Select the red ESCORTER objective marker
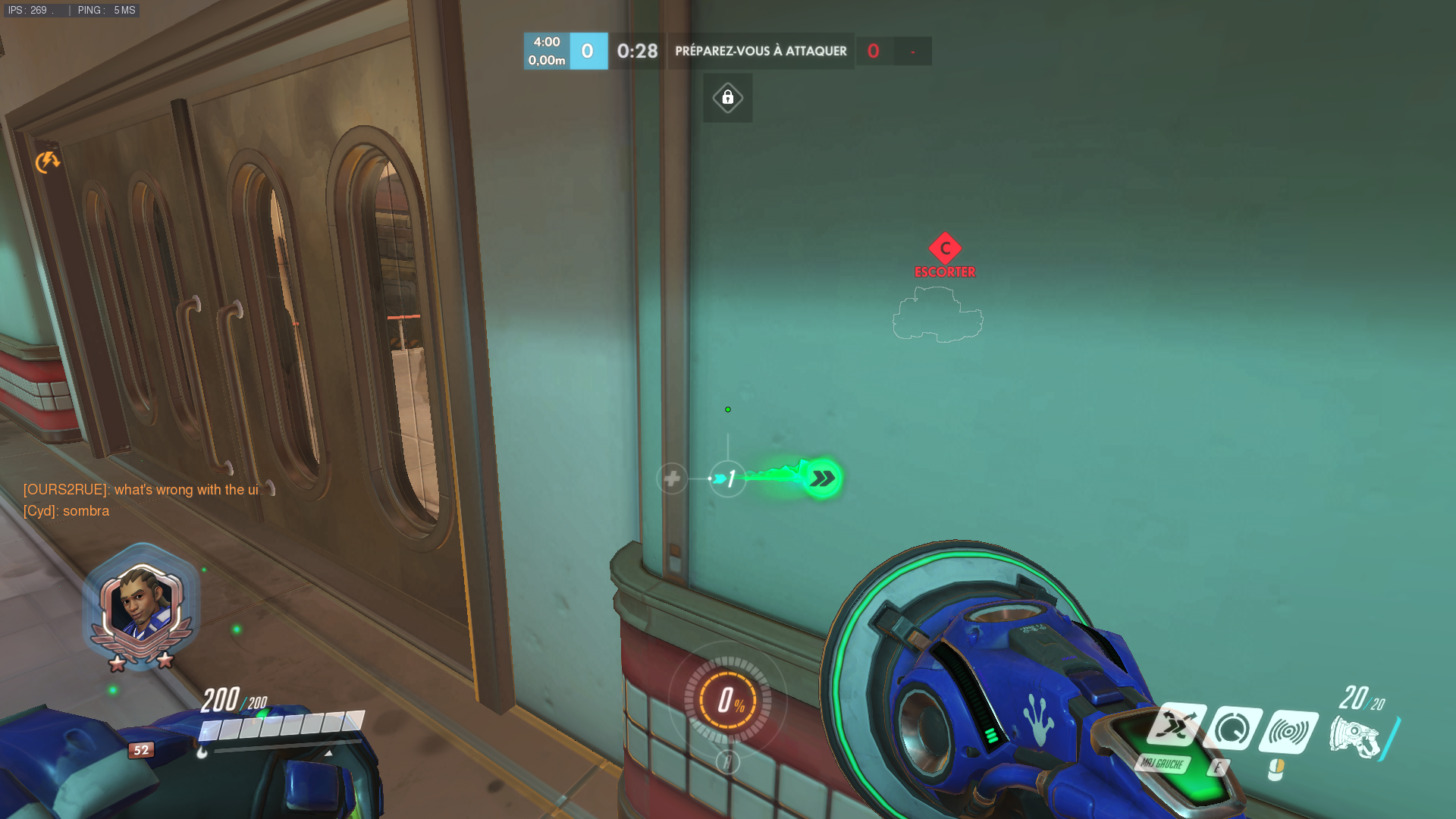This screenshot has height=819, width=1456. coord(944,248)
